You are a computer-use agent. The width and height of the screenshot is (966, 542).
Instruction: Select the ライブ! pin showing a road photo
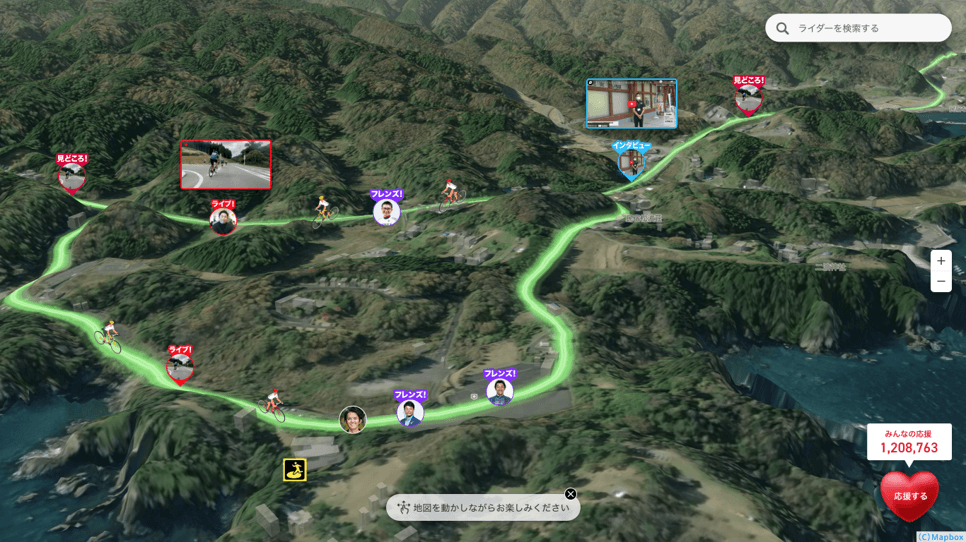pos(180,367)
